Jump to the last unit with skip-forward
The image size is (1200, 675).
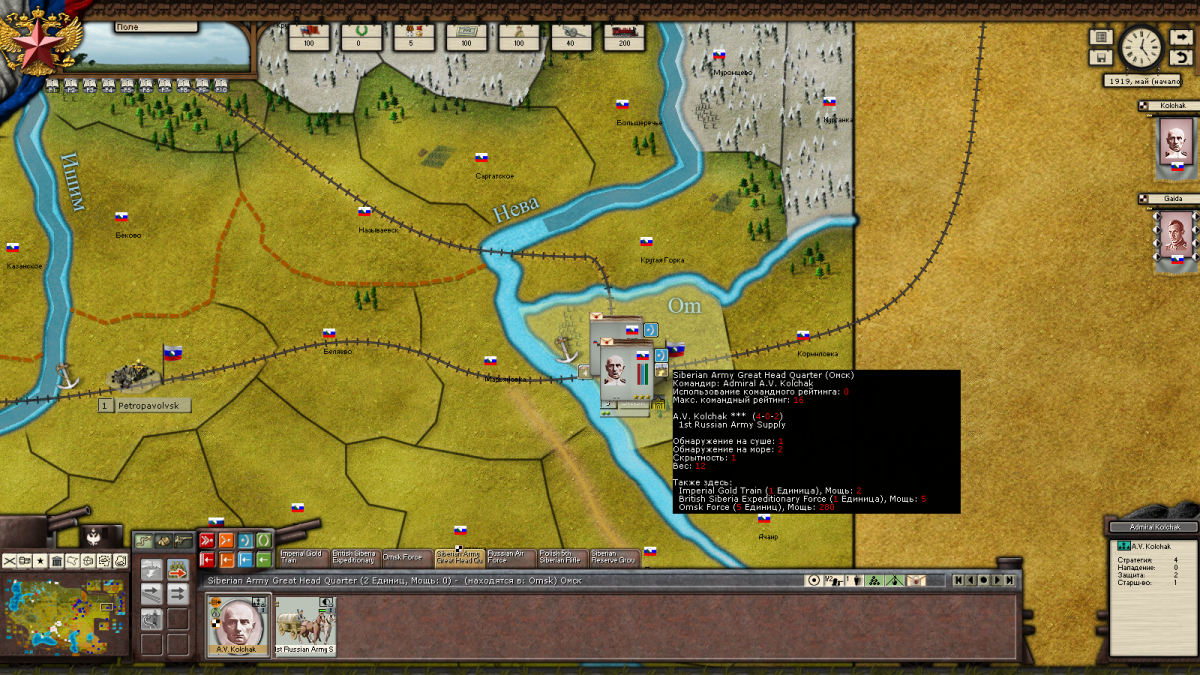tap(1010, 580)
